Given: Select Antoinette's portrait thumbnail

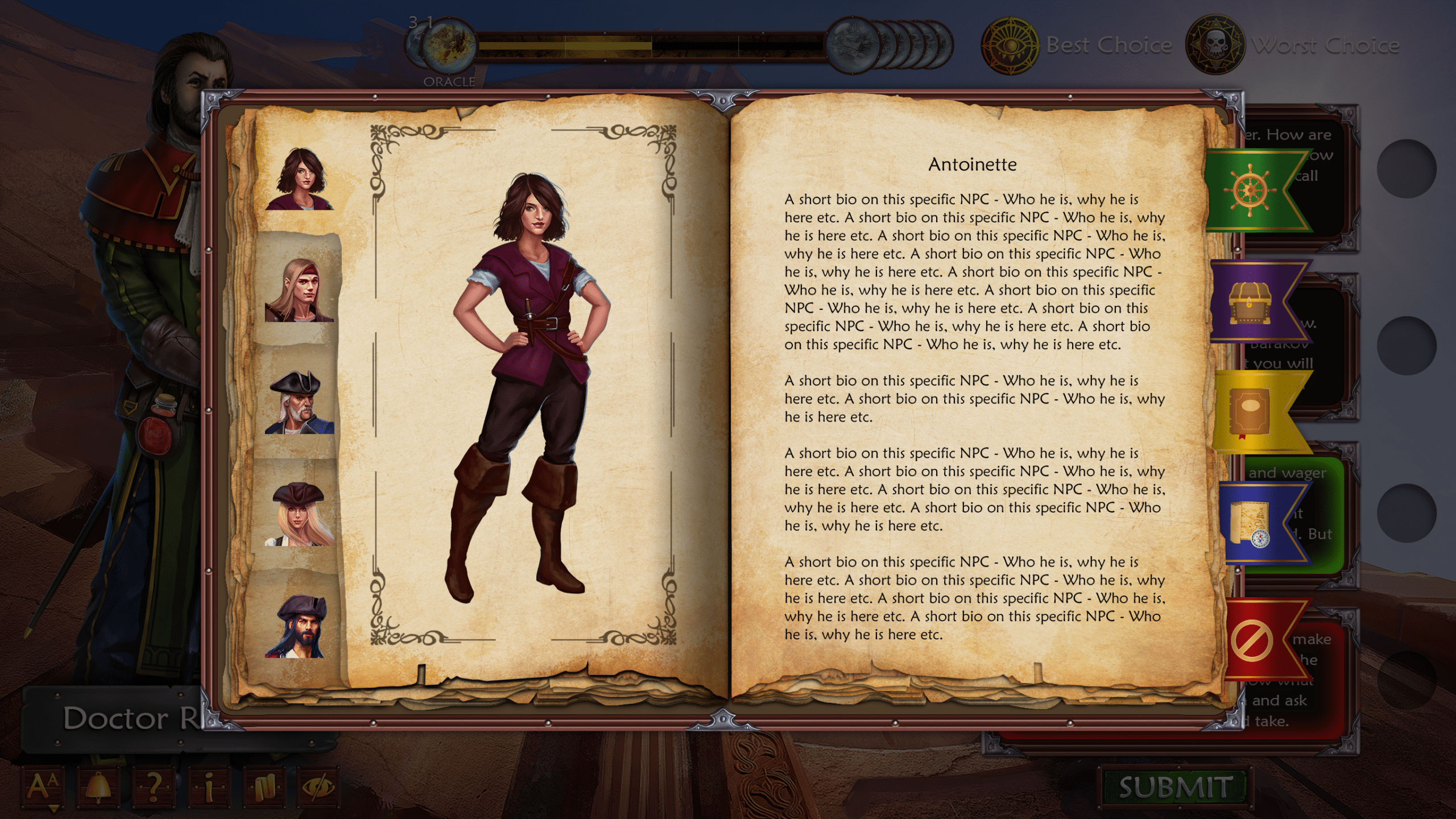Looking at the screenshot, I should point(300,179).
